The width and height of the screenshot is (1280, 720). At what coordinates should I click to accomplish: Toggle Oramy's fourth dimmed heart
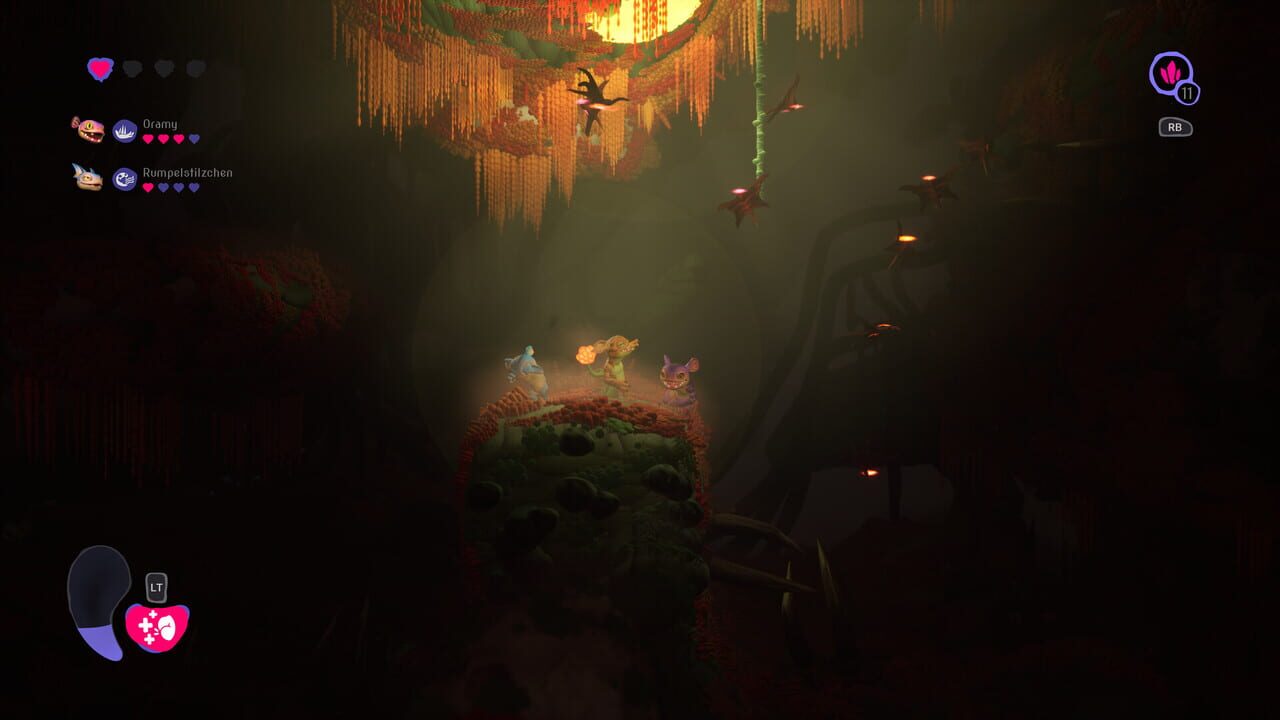pos(194,137)
